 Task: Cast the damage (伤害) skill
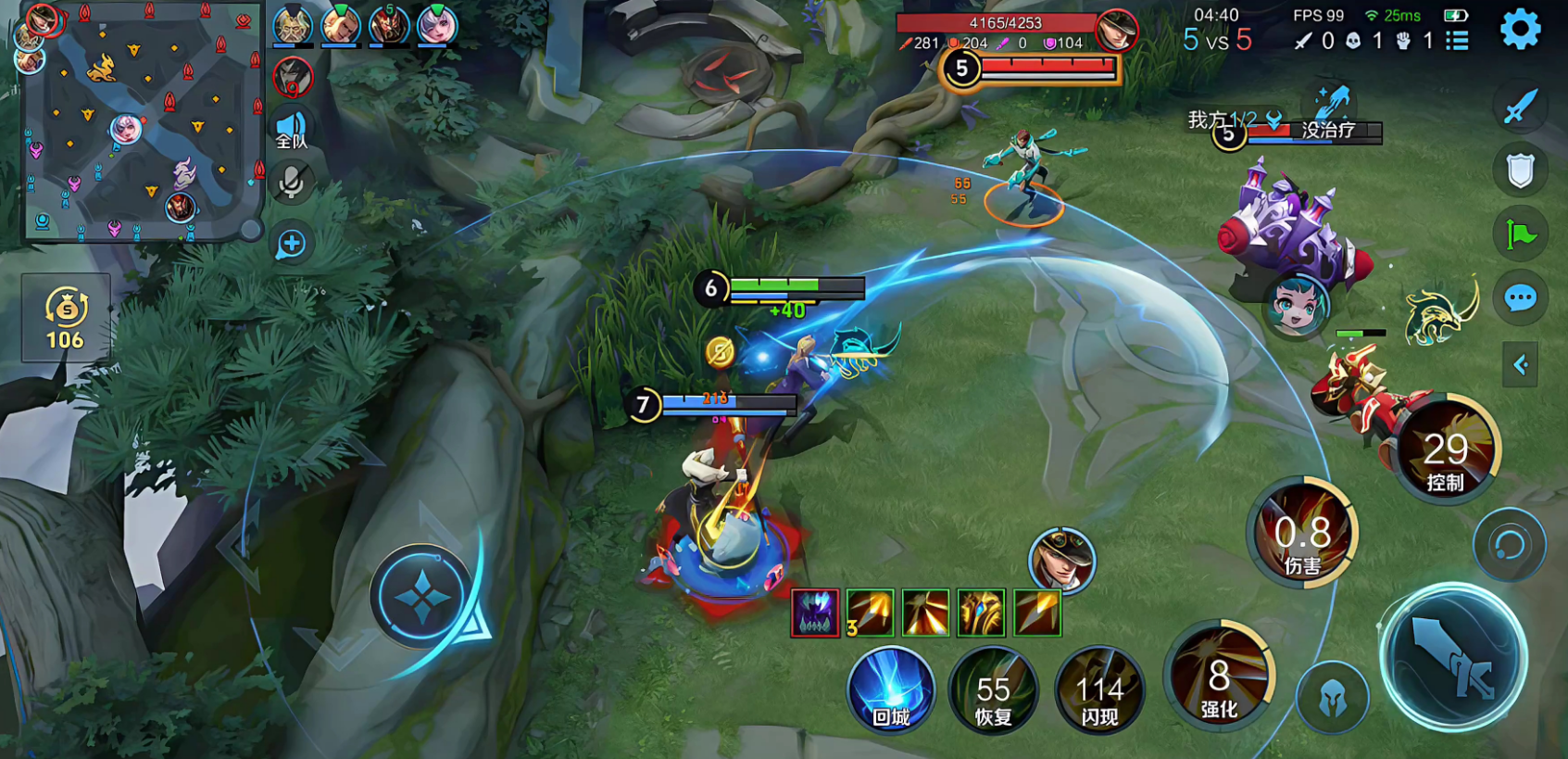tap(1302, 534)
